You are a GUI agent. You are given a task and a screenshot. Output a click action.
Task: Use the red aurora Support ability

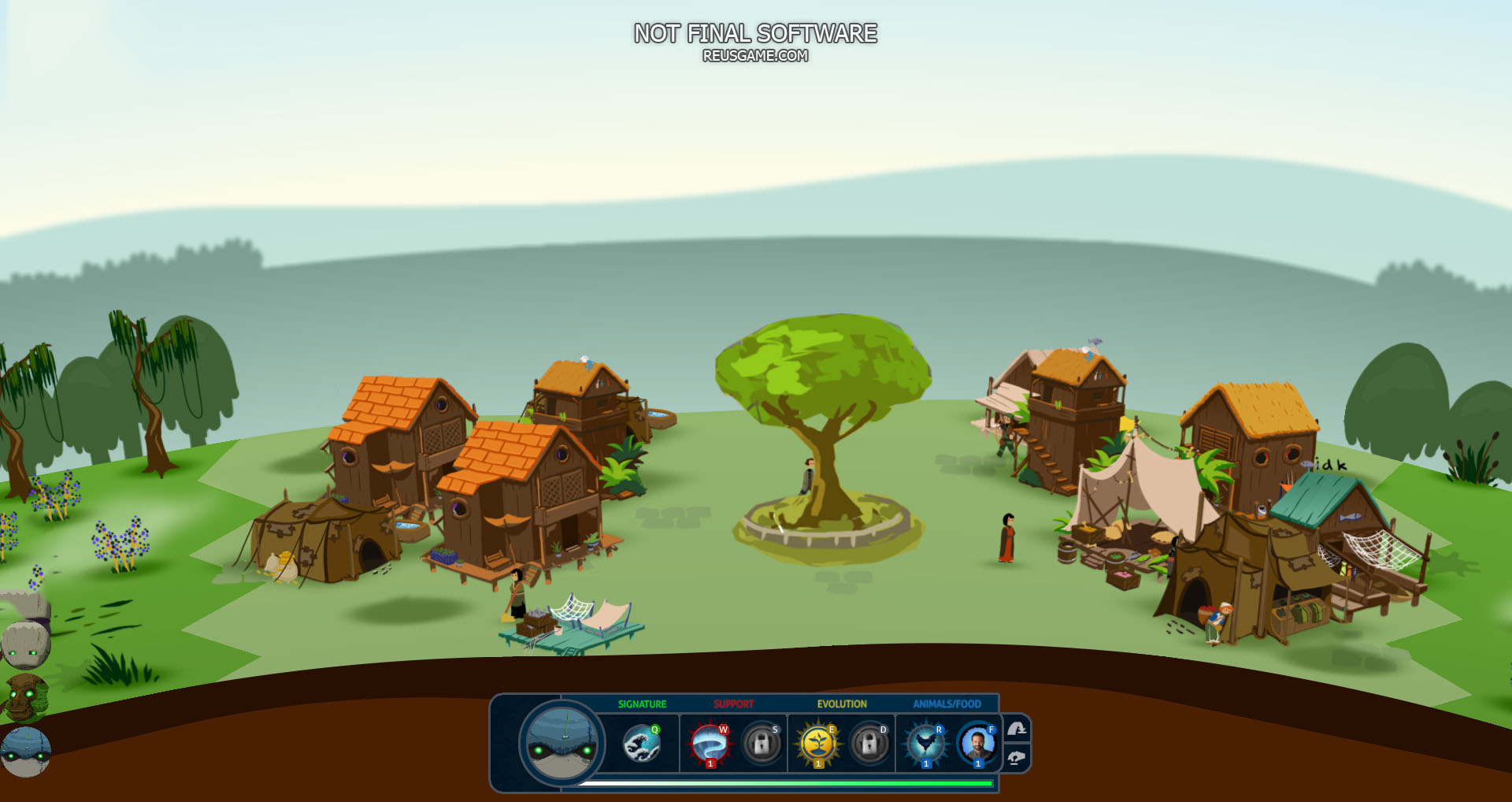710,744
